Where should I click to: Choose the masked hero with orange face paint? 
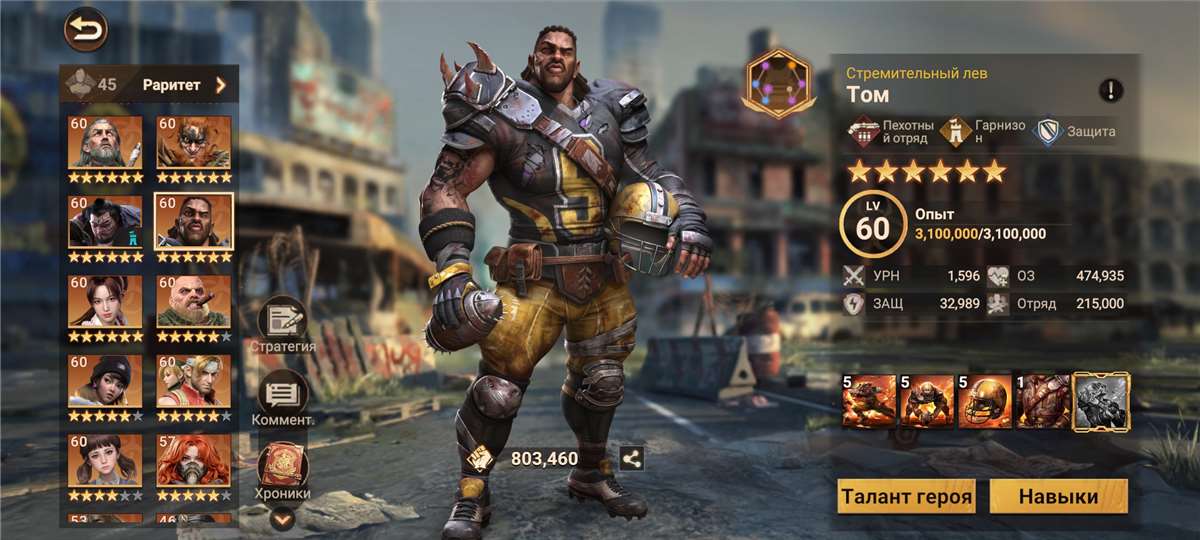[x=193, y=142]
